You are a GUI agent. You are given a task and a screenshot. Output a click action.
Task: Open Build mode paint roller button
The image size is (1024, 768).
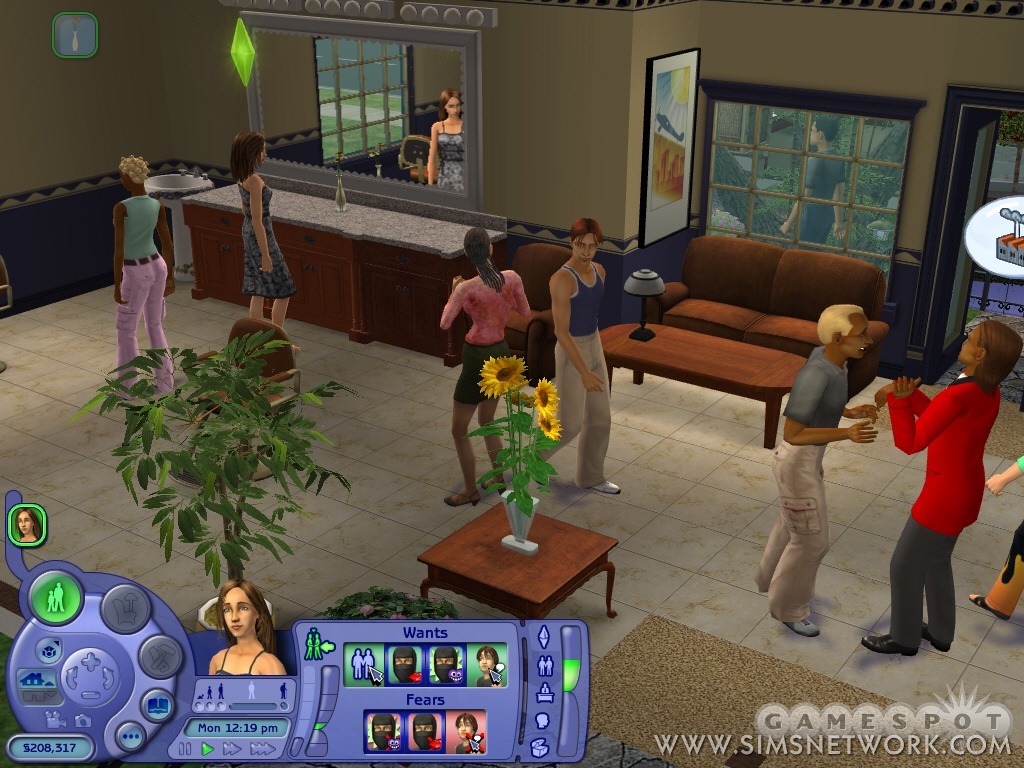(x=160, y=656)
